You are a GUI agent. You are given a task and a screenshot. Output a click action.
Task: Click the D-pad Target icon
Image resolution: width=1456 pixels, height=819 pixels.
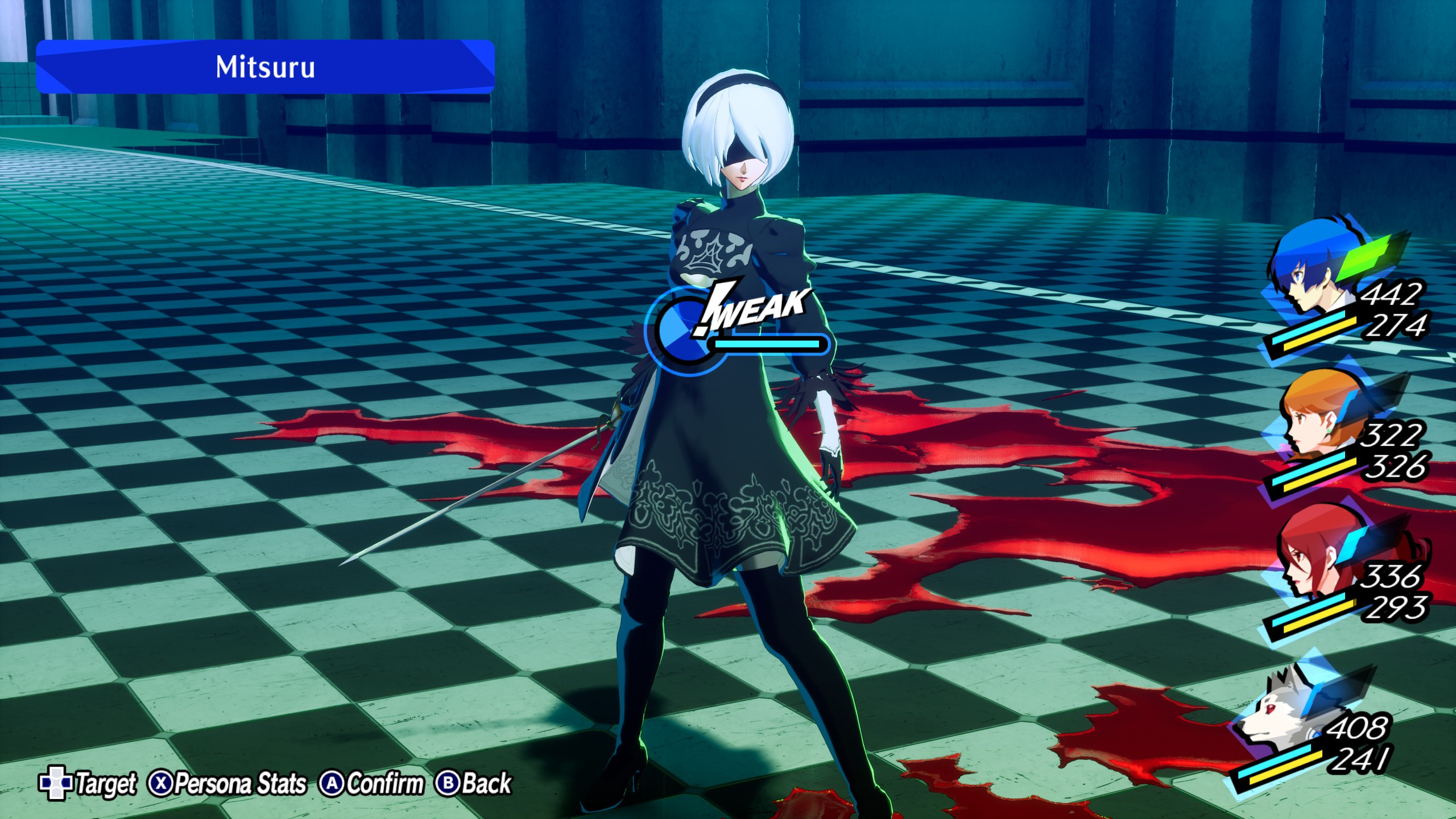tap(55, 783)
